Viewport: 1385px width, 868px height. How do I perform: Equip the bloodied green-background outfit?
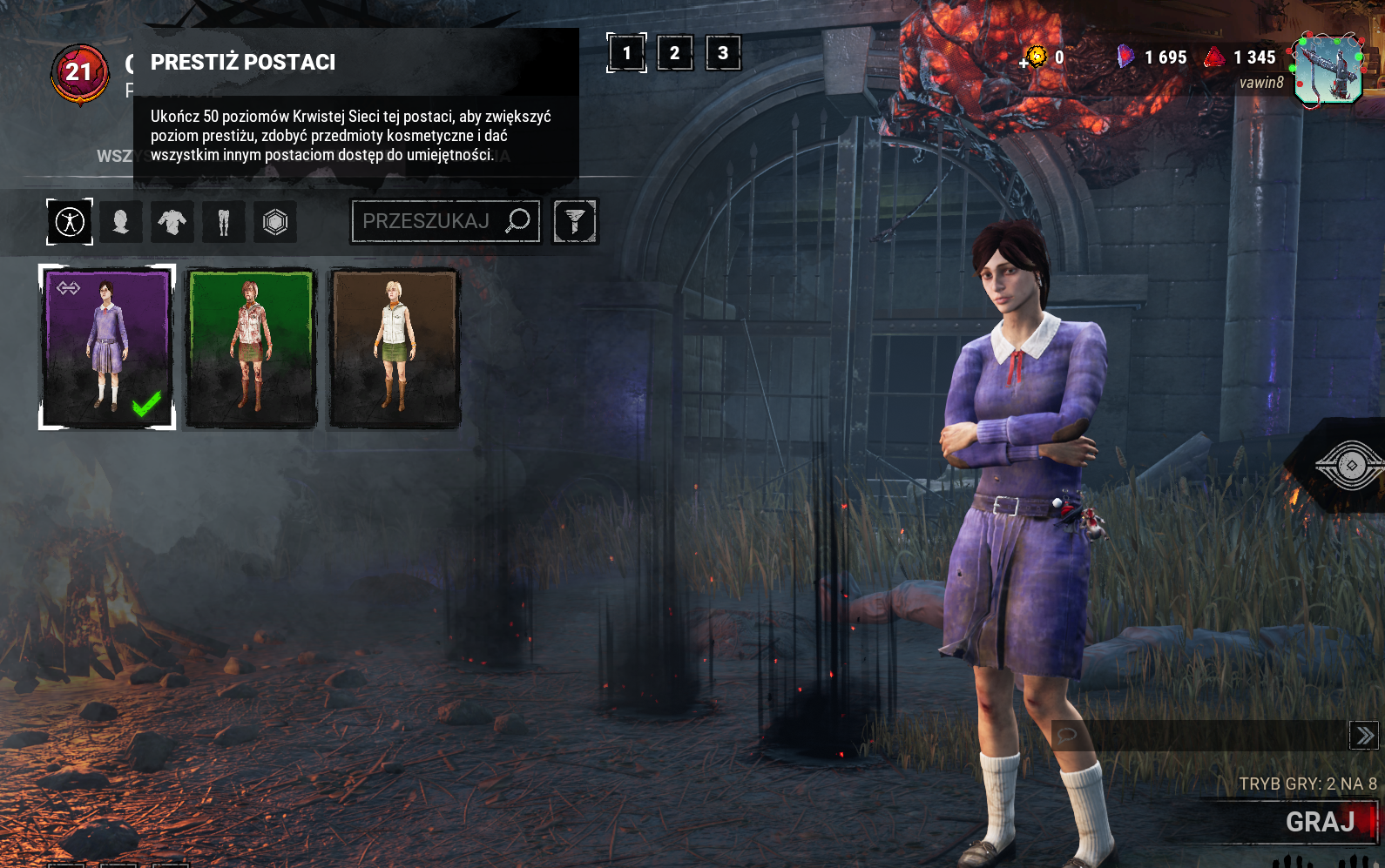click(x=251, y=347)
